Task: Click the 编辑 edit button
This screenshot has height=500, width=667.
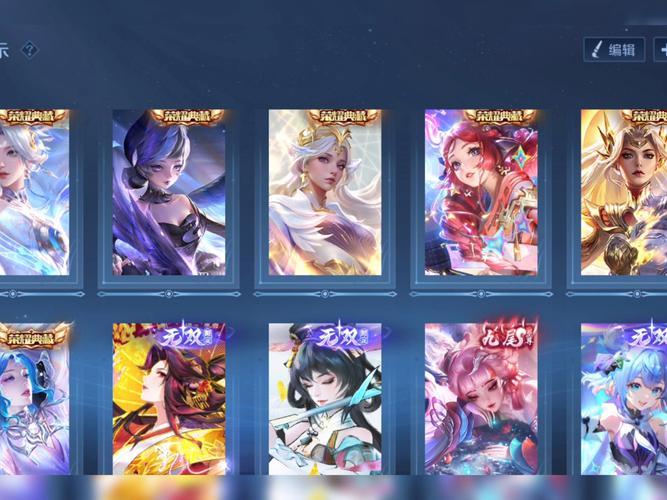Action: [x=613, y=49]
